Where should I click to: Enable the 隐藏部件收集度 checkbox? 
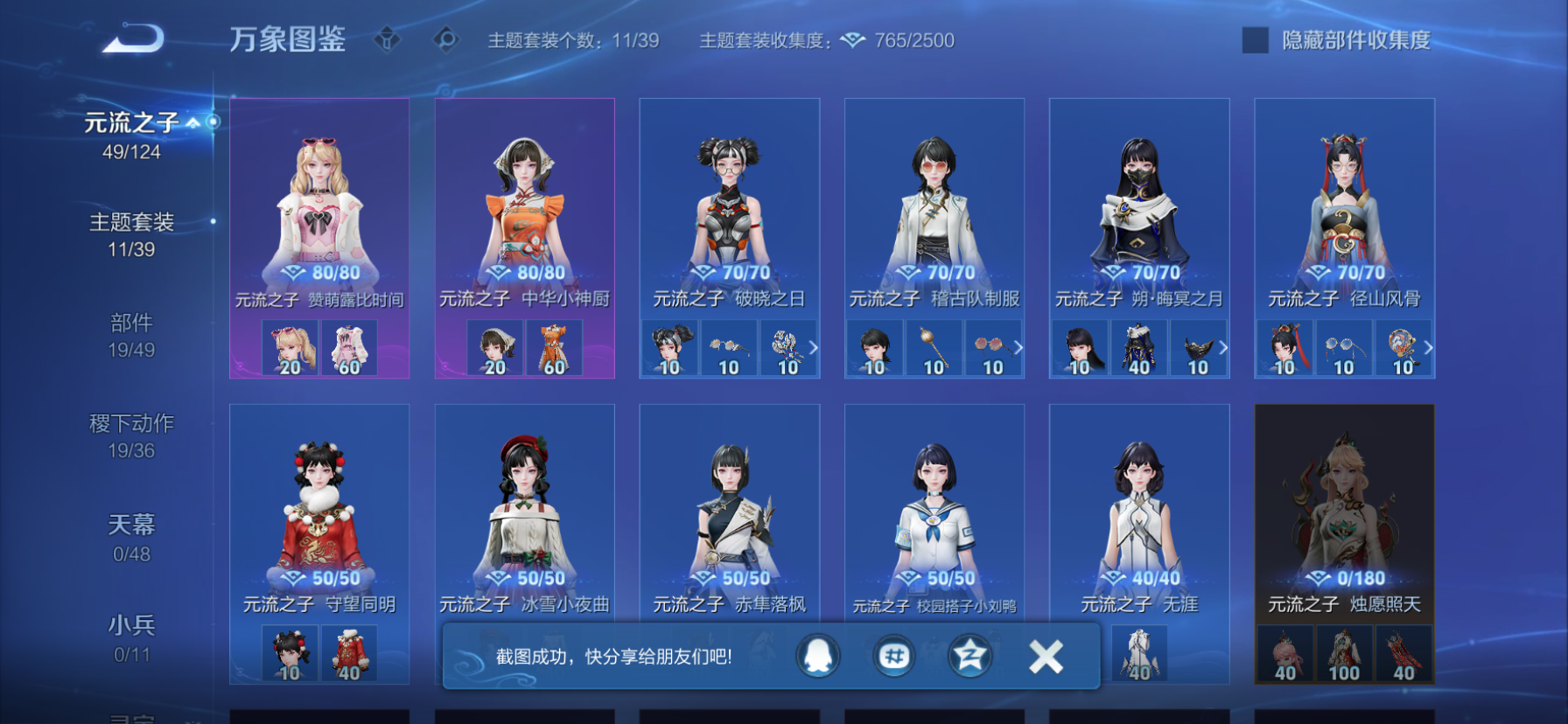click(x=1256, y=38)
